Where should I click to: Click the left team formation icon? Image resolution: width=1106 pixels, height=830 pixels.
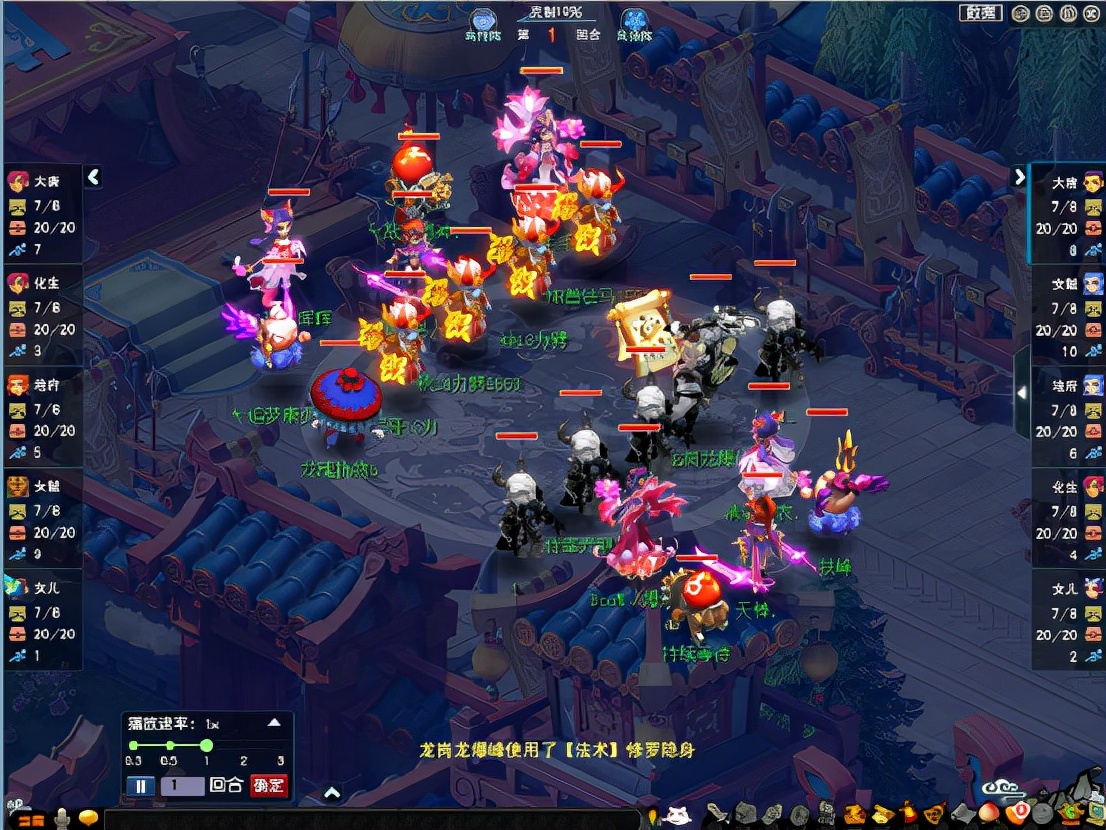[x=484, y=21]
